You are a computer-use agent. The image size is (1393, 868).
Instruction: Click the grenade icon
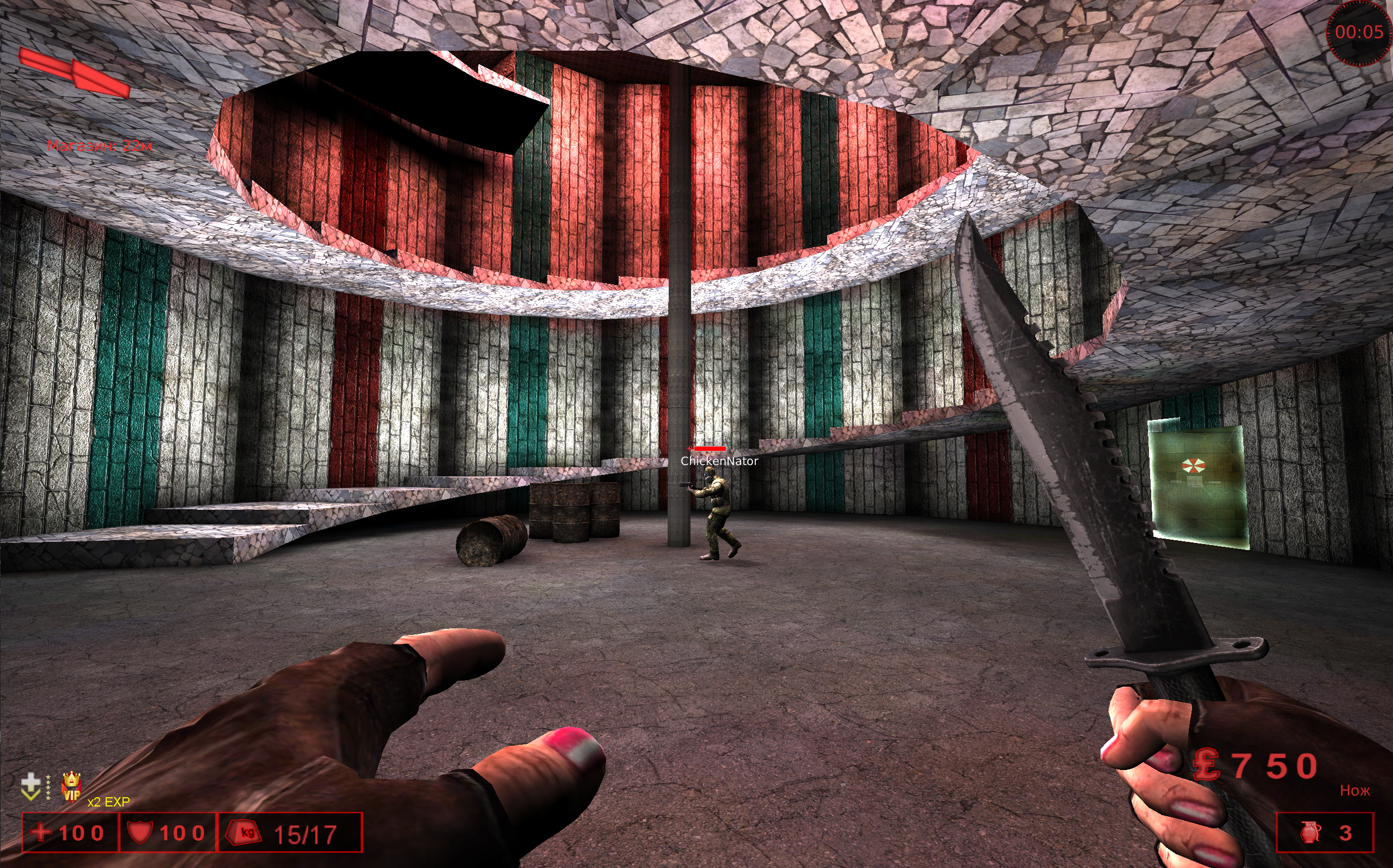click(x=1310, y=832)
